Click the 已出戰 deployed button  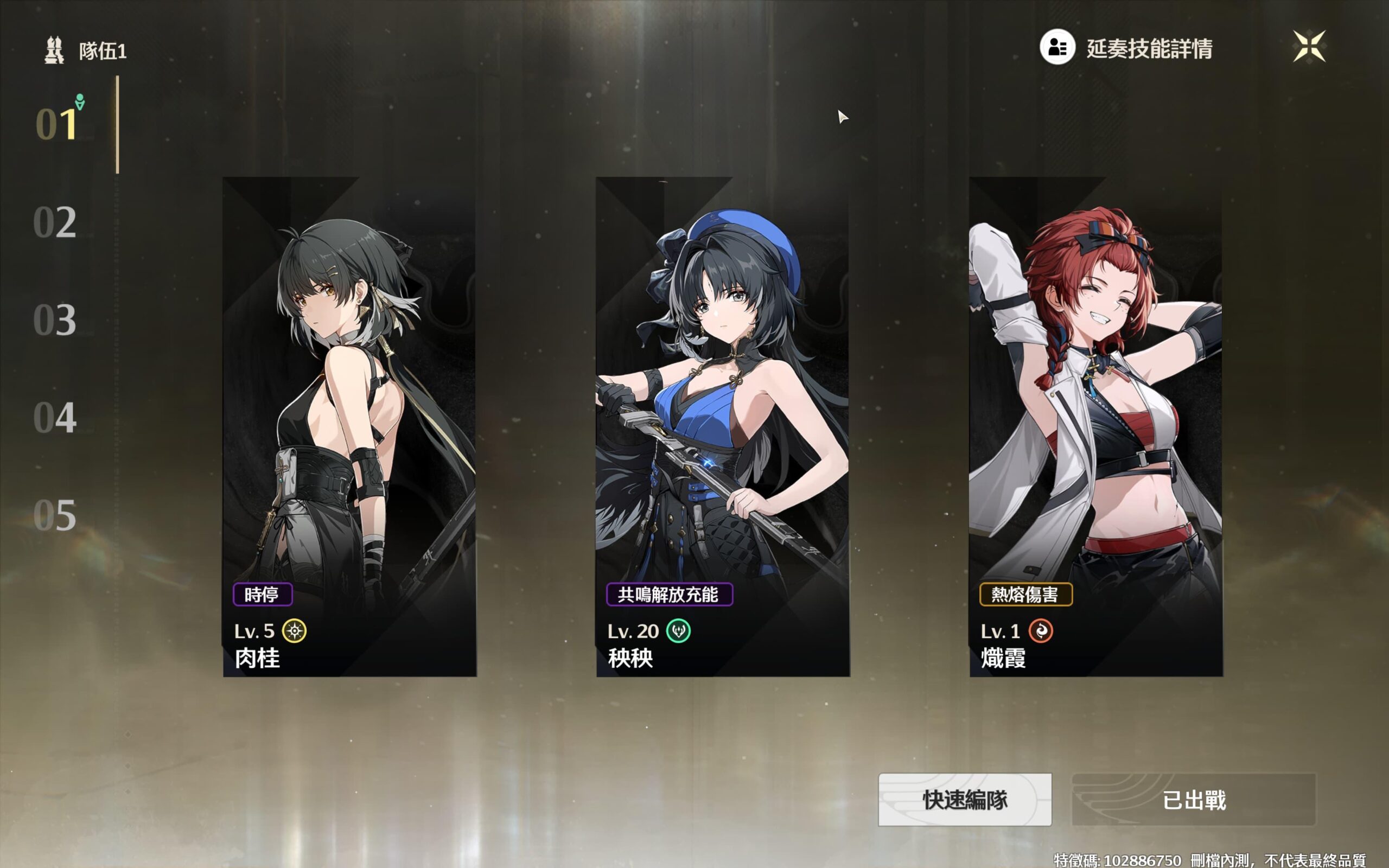[1193, 800]
